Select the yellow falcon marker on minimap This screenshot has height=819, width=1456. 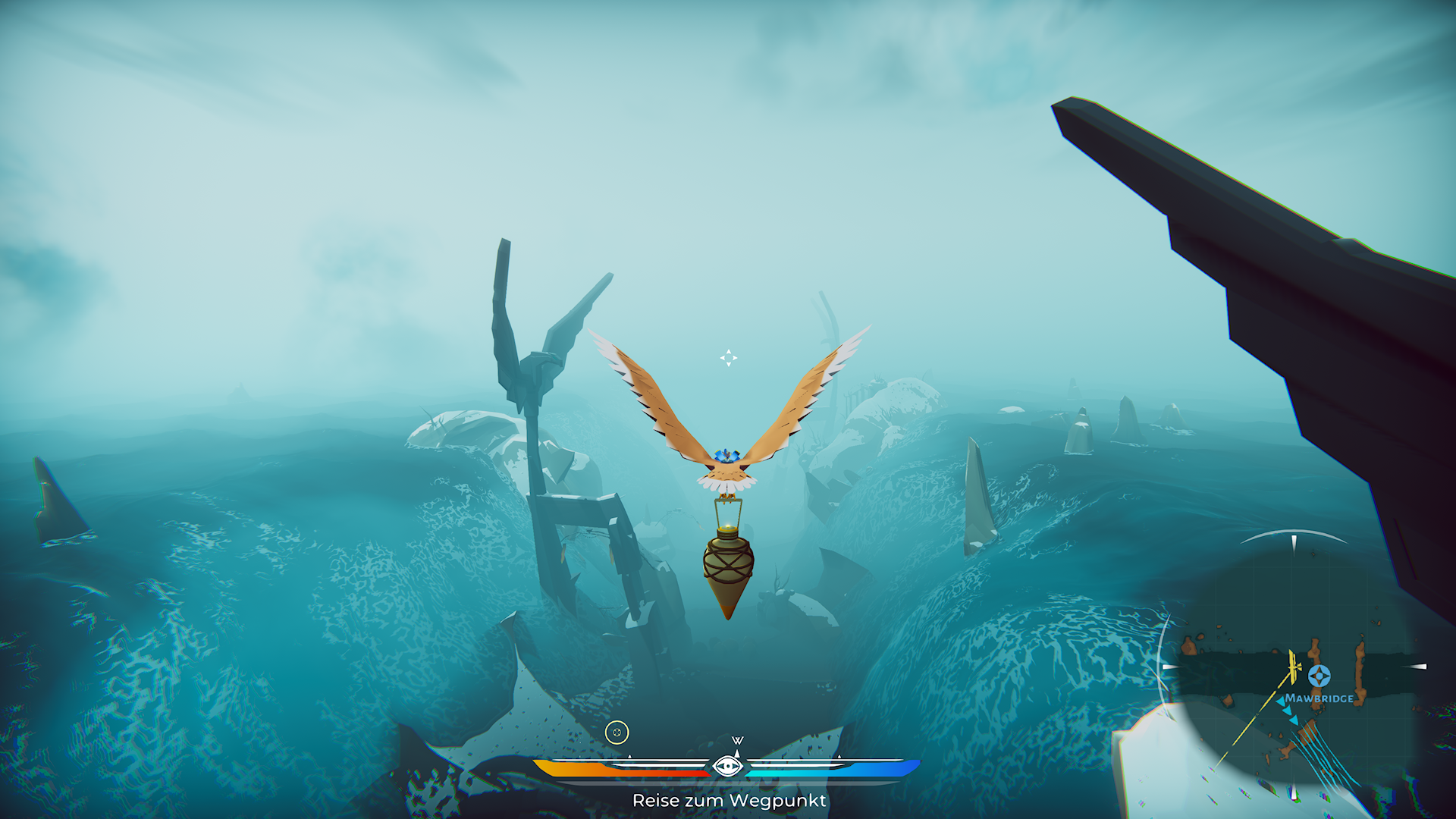[x=1293, y=667]
